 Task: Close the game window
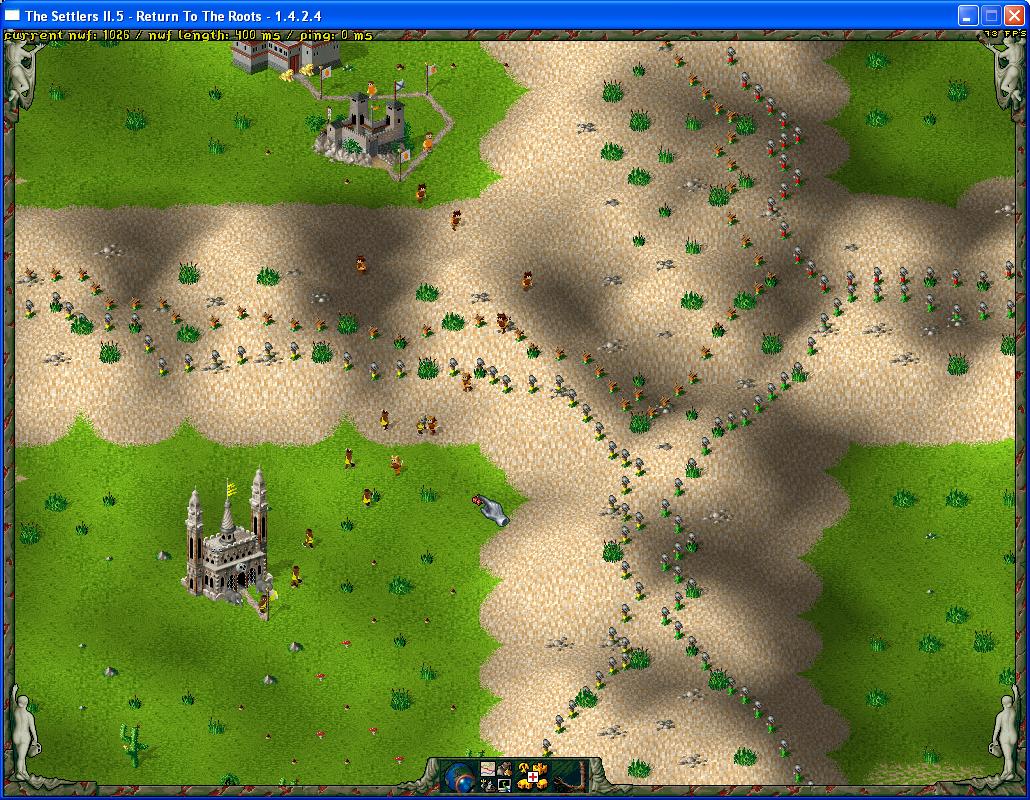click(x=1013, y=15)
